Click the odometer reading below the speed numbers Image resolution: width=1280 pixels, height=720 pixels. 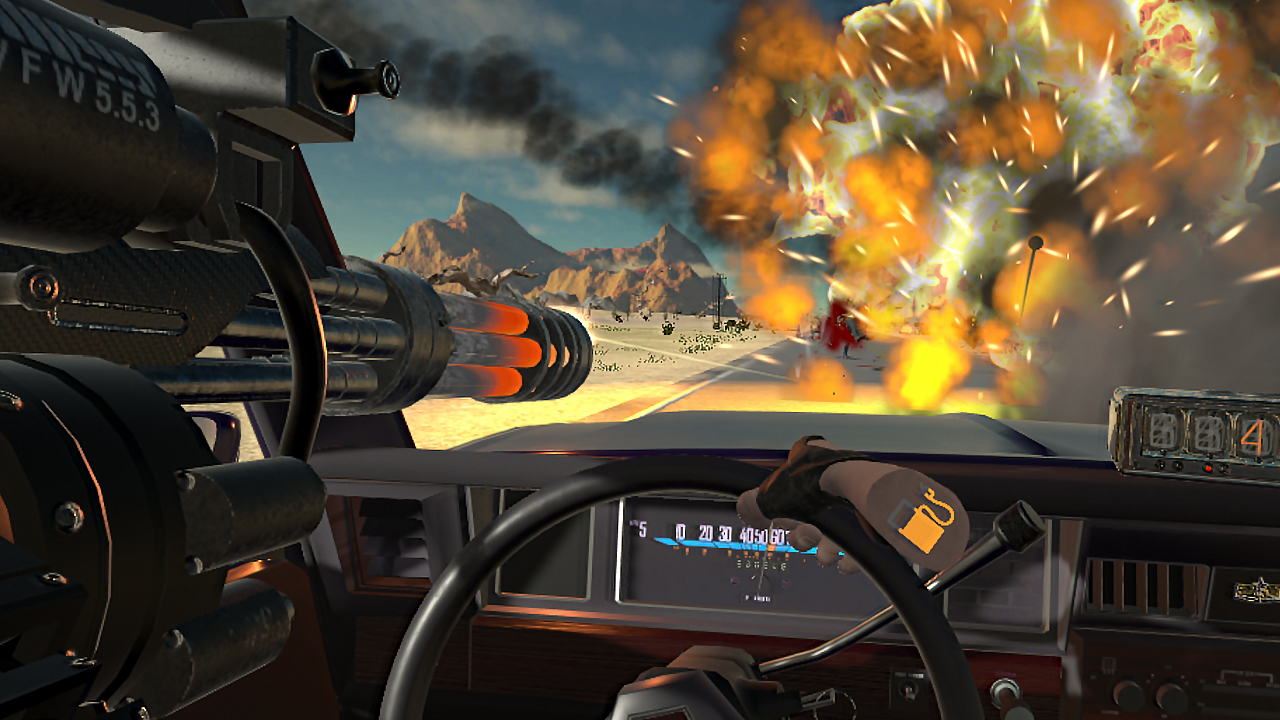point(760,564)
